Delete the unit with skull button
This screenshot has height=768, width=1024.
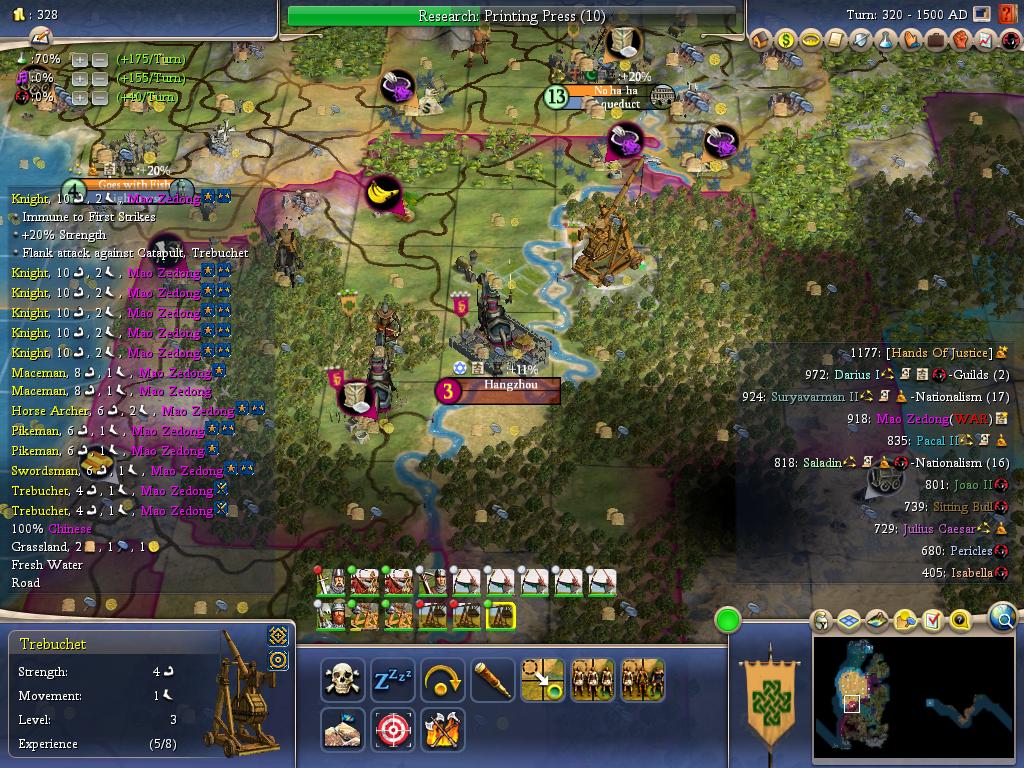point(343,680)
